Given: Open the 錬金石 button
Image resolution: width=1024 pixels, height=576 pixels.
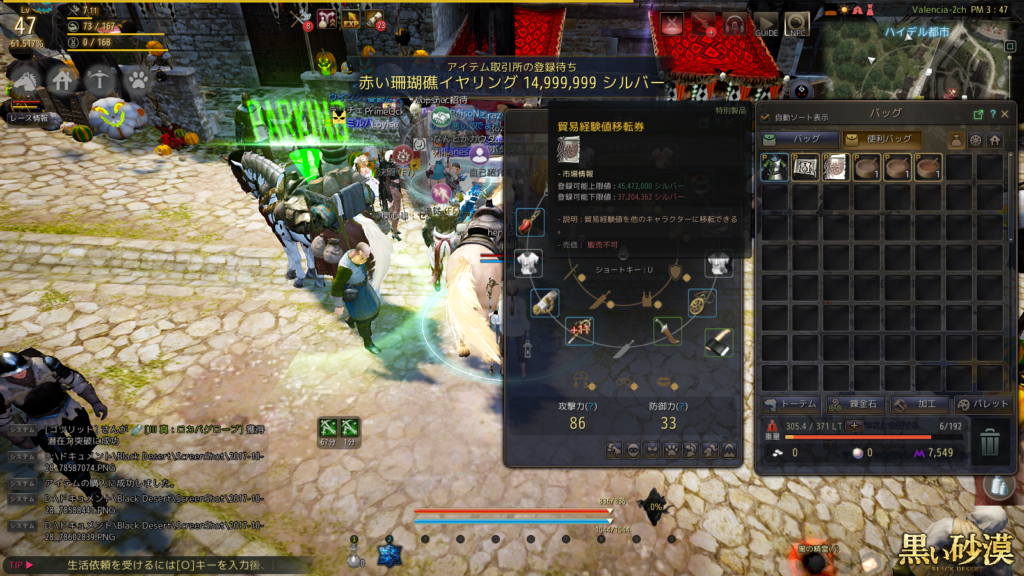Looking at the screenshot, I should (x=853, y=404).
